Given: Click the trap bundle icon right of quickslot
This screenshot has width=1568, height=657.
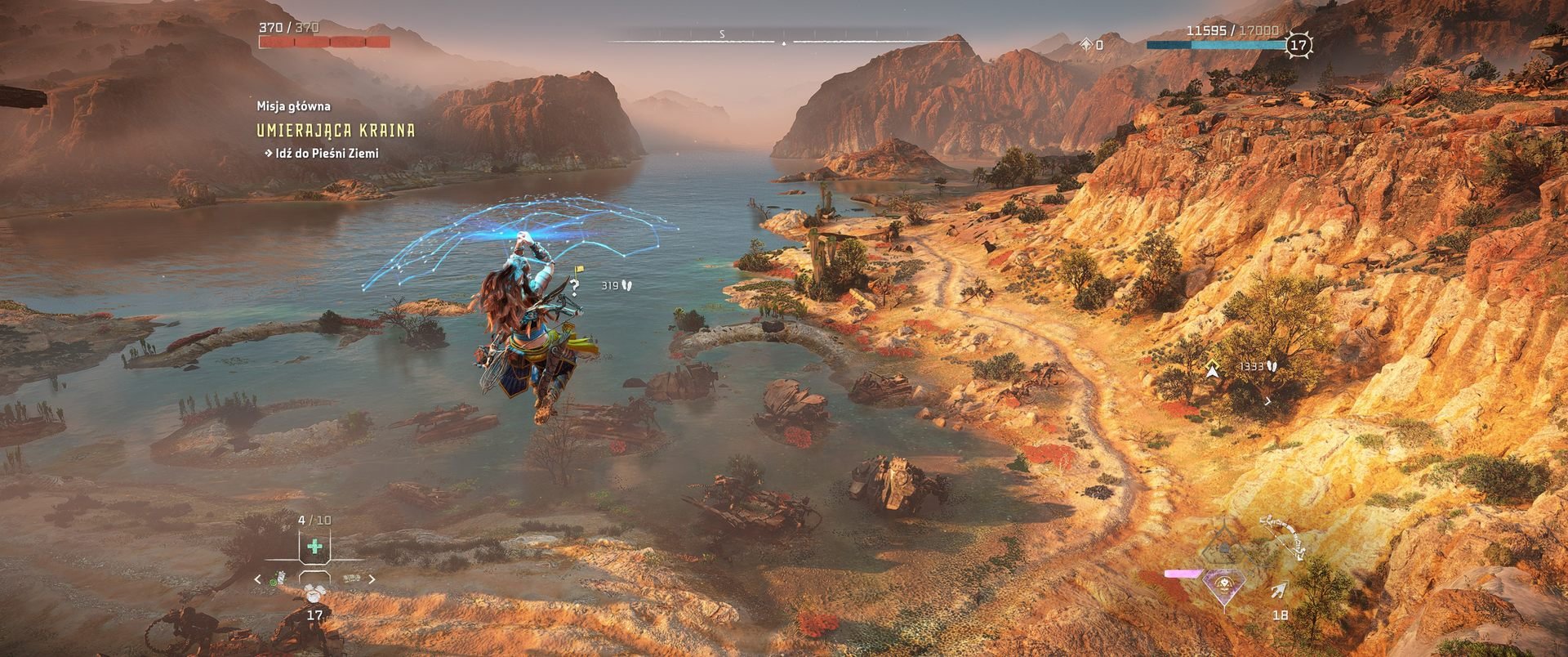Looking at the screenshot, I should (352, 578).
